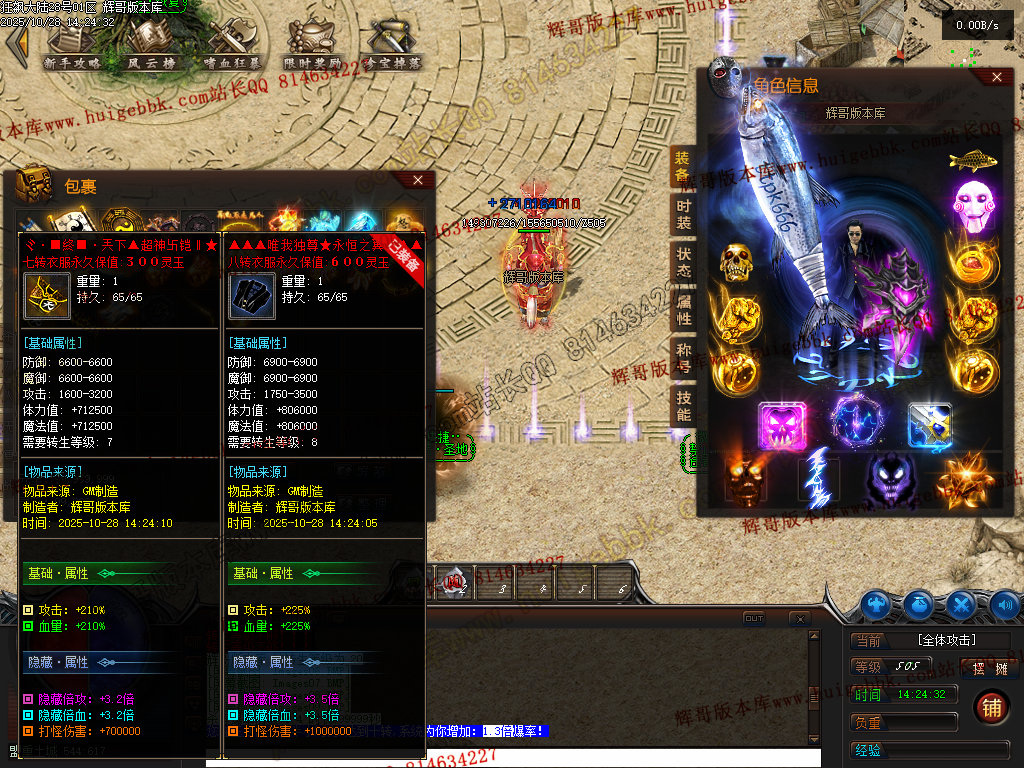Open the blue pouch bag button
The image size is (1024, 768).
919,604
